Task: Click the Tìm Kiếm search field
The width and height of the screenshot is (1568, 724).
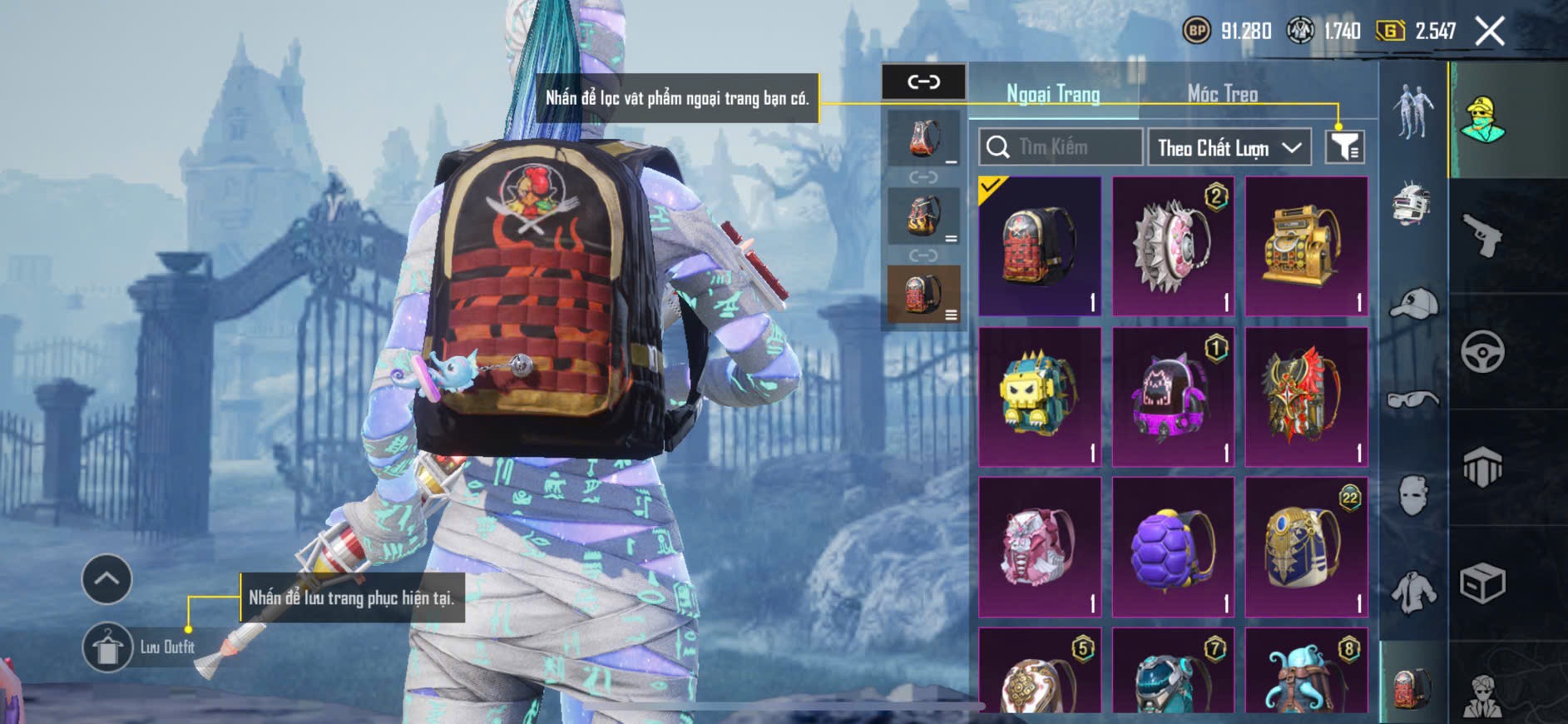Action: (x=1061, y=147)
